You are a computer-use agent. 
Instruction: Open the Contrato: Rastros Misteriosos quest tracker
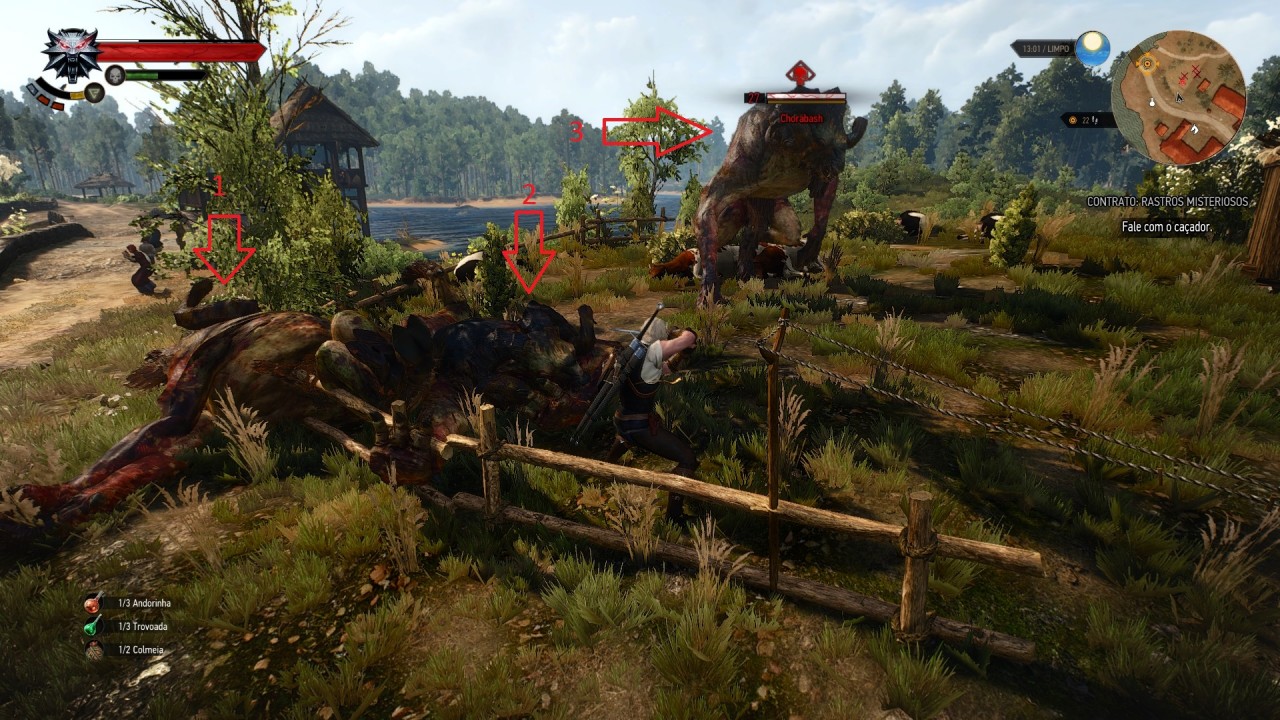tap(1168, 202)
